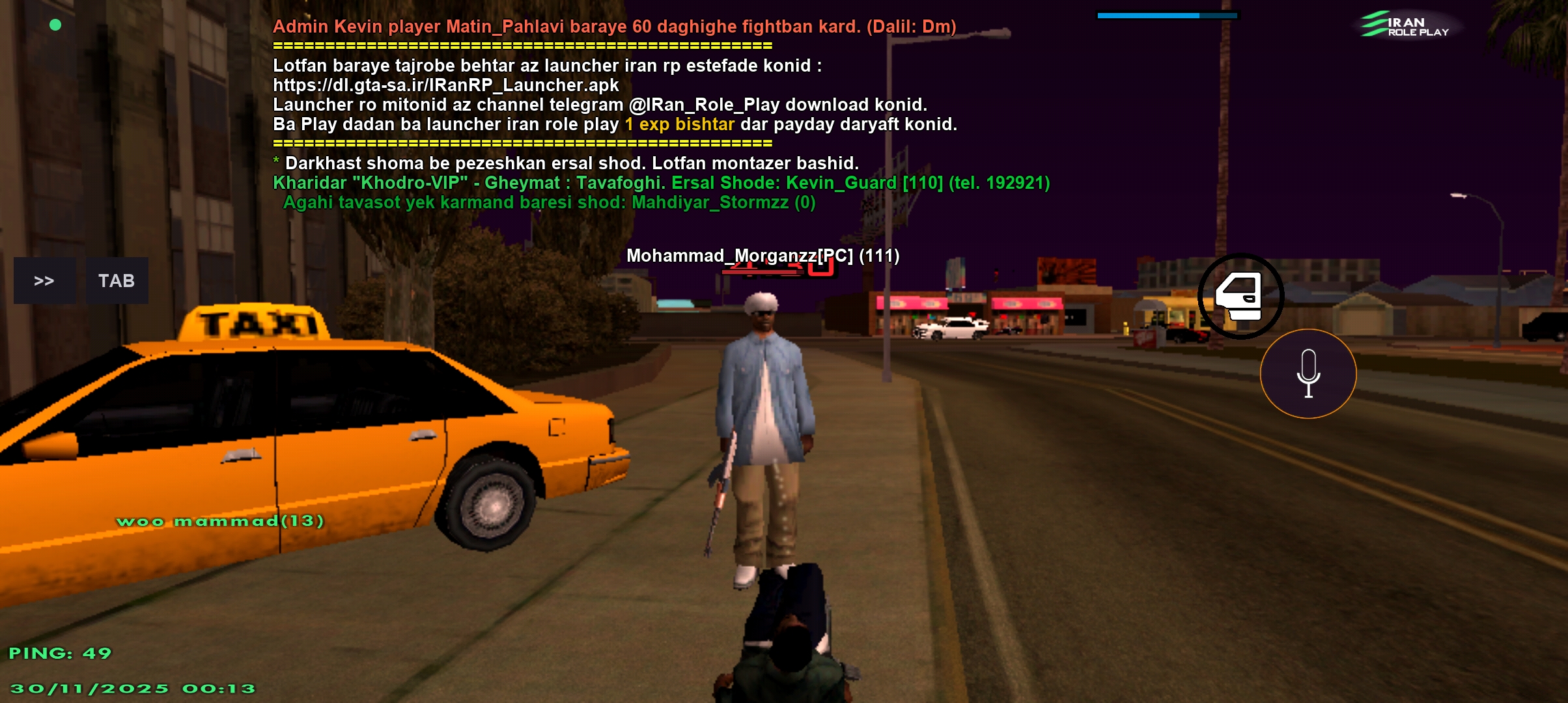Select the admin fightban message line
This screenshot has width=1568, height=703.
coord(613,27)
